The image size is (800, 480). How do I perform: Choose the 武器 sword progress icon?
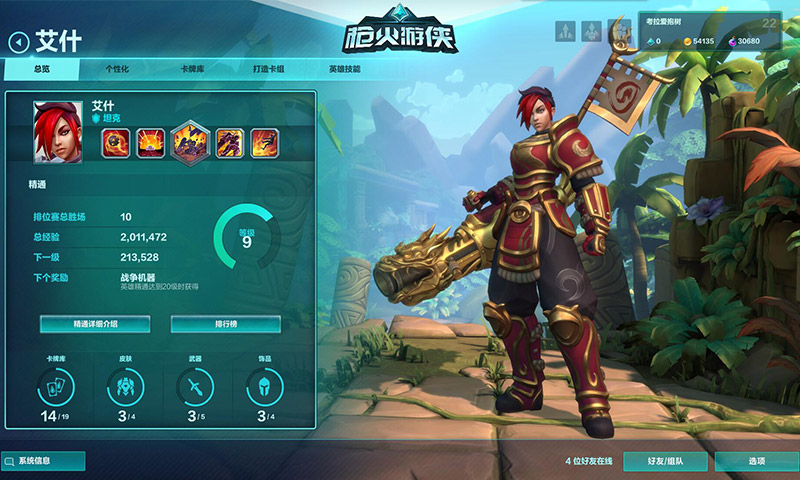pyautogui.click(x=195, y=385)
